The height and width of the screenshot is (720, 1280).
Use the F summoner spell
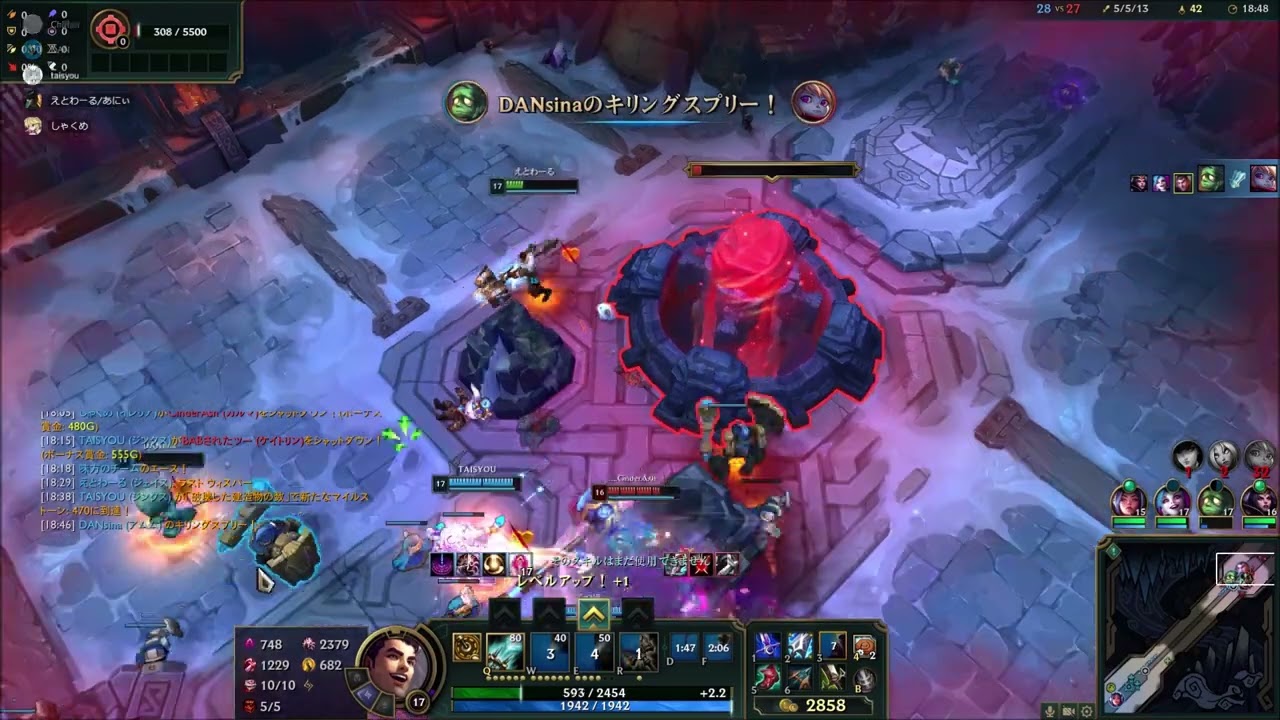coord(718,648)
